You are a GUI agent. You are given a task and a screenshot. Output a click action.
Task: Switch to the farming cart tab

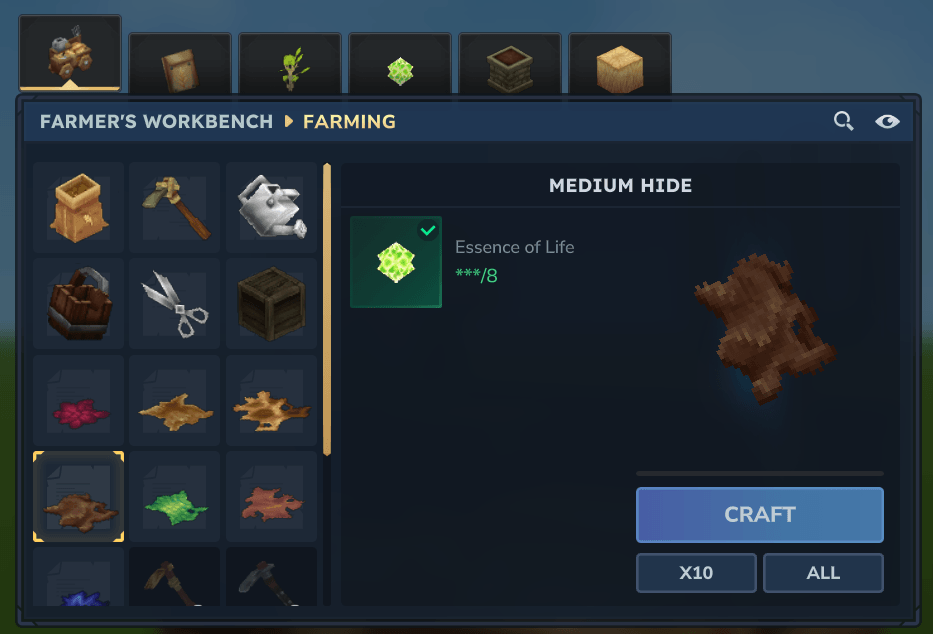tap(70, 54)
